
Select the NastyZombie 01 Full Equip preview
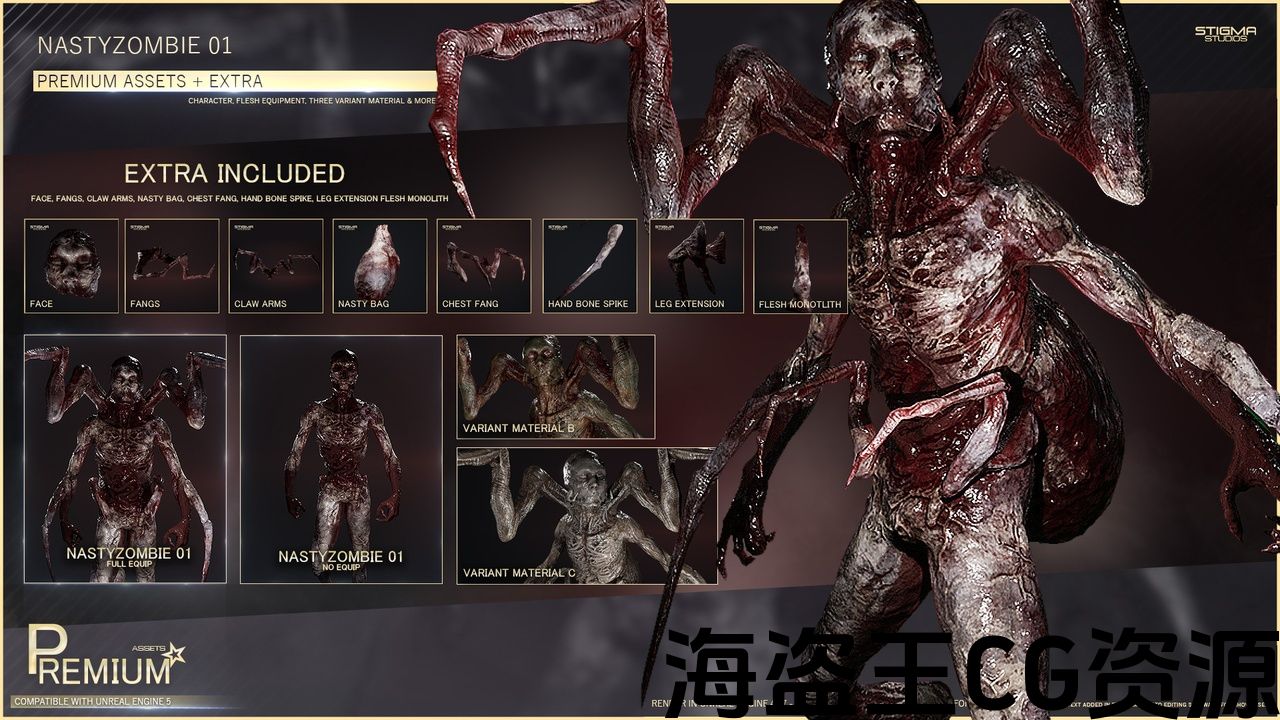(x=126, y=458)
